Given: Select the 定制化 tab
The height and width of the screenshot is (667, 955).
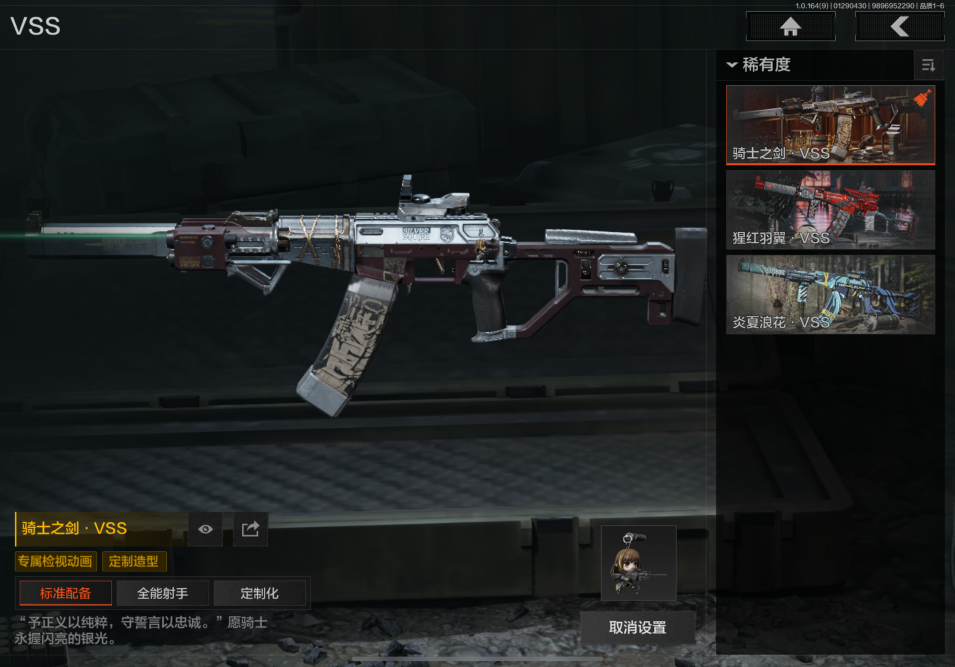Looking at the screenshot, I should [259, 593].
